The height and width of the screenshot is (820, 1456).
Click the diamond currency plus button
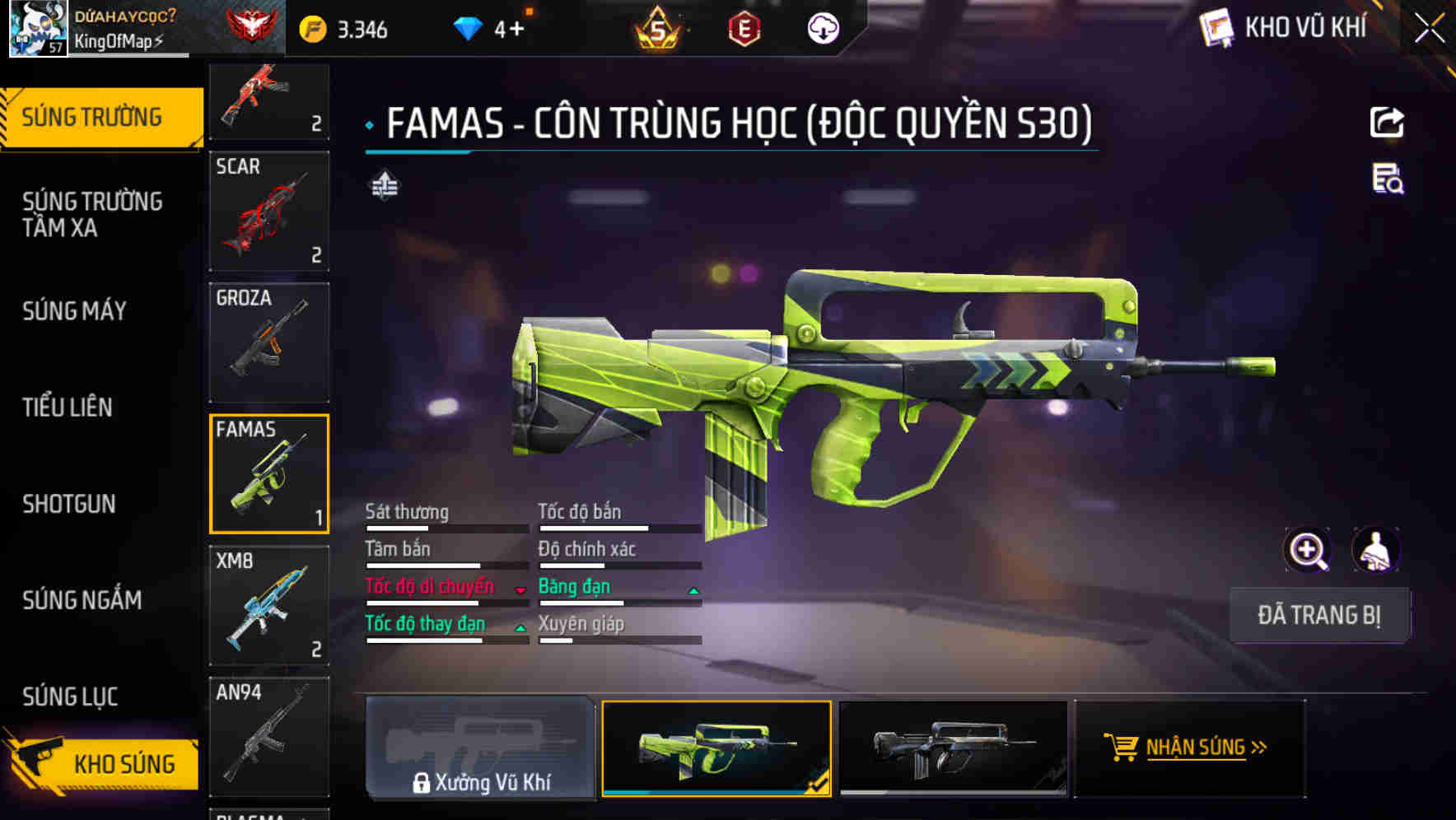point(517,30)
